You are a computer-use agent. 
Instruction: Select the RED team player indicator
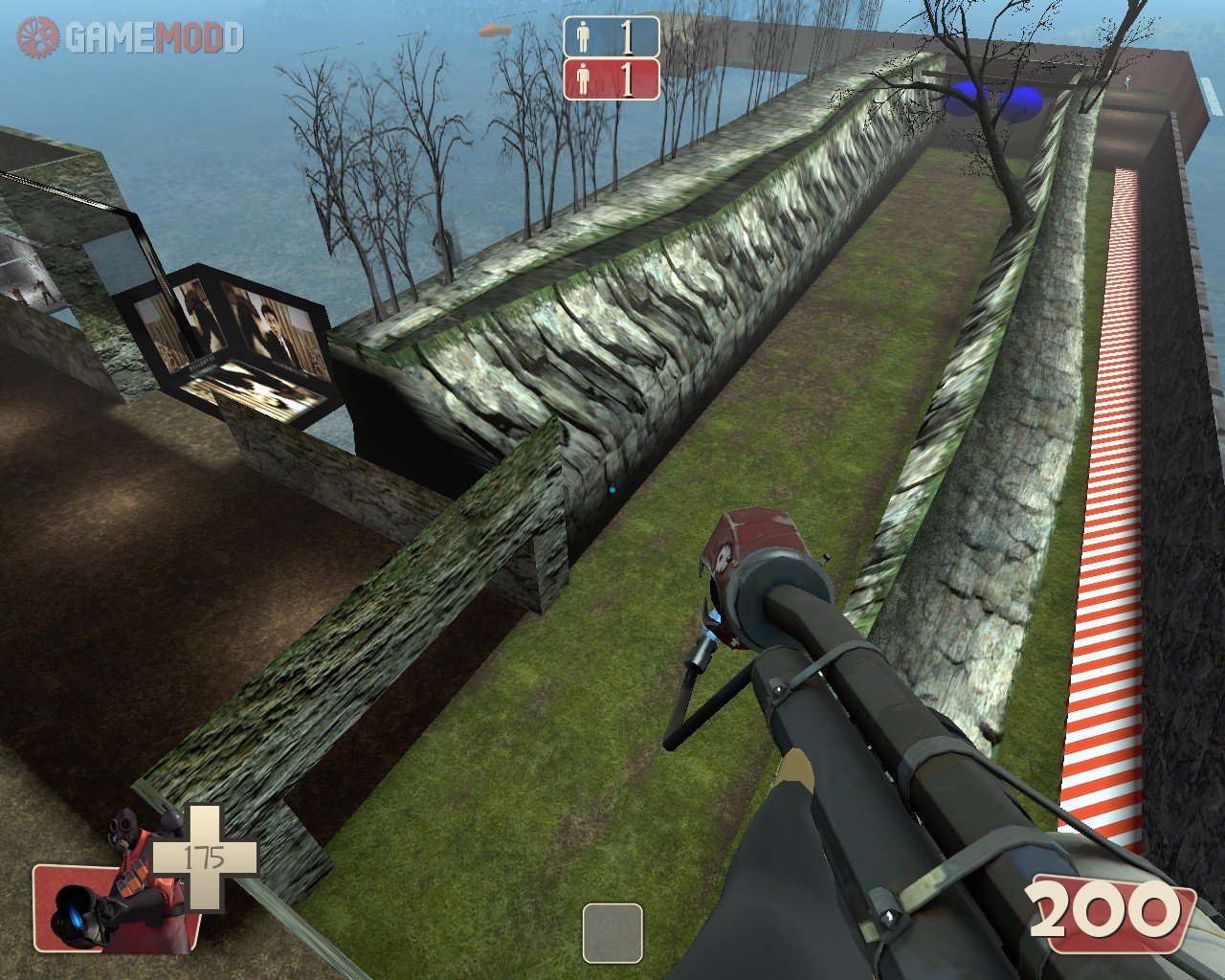pos(611,78)
